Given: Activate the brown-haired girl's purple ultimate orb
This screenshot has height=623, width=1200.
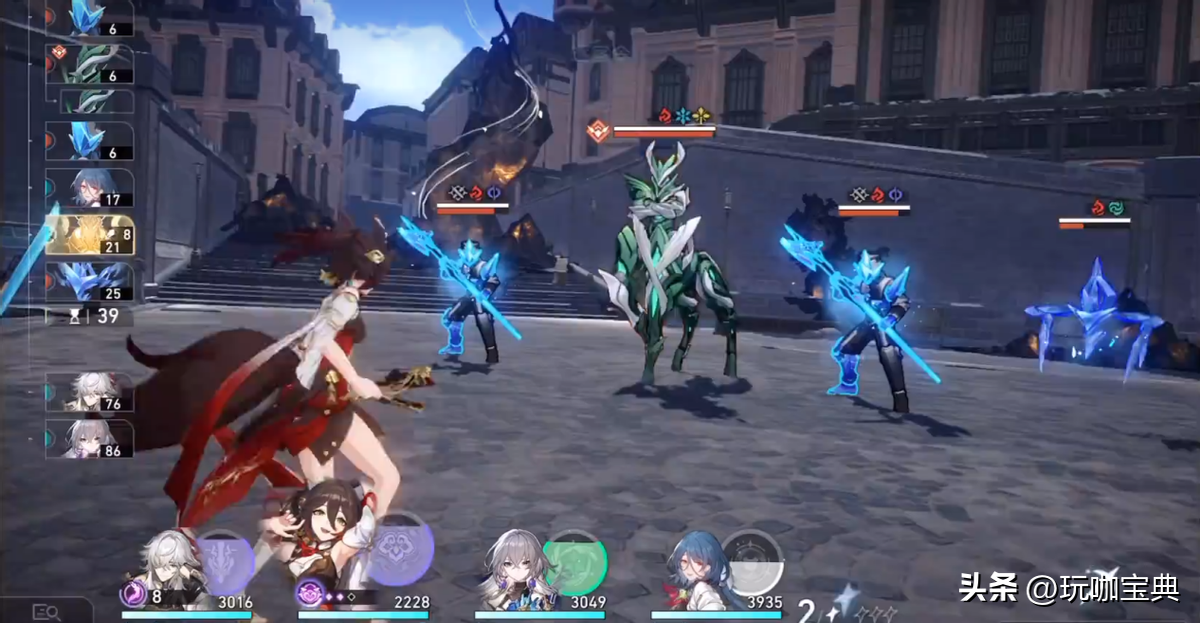Looking at the screenshot, I should pos(400,549).
